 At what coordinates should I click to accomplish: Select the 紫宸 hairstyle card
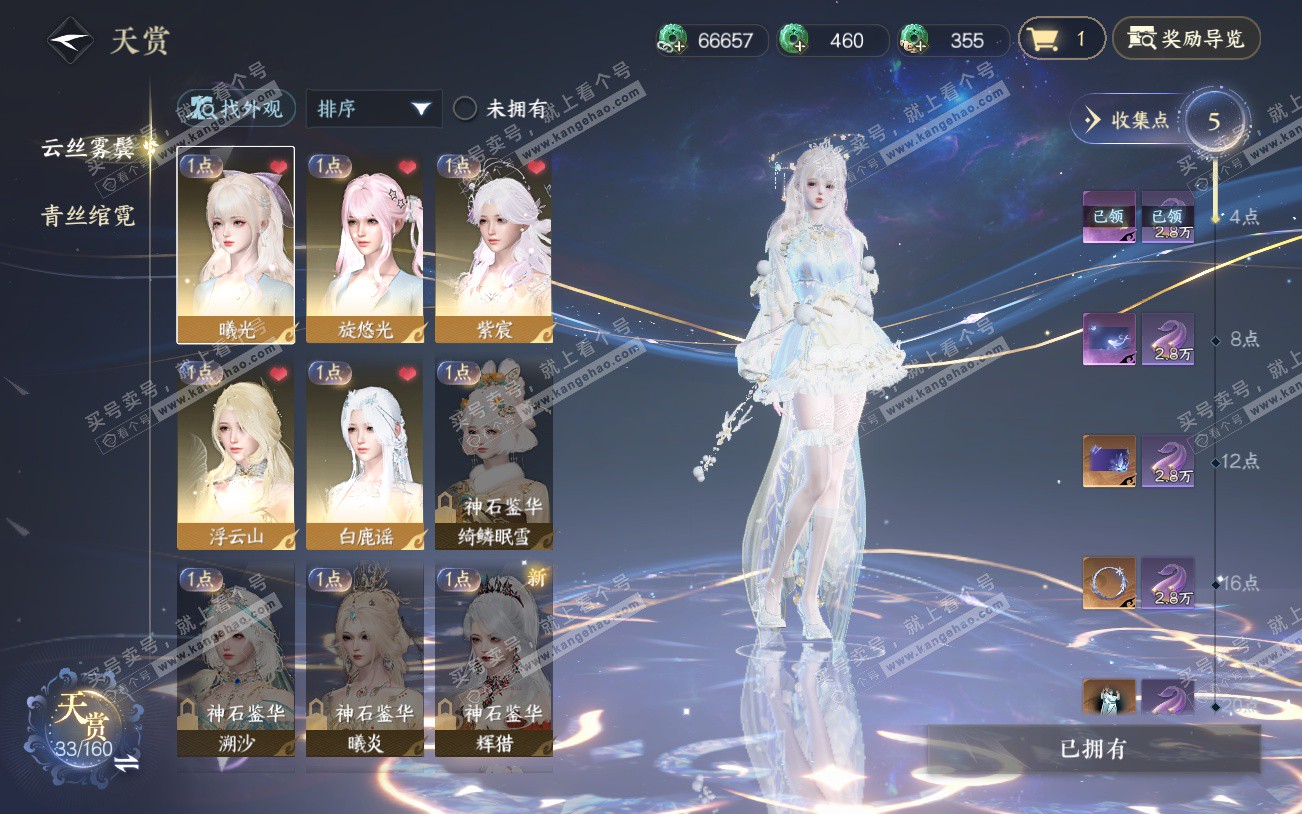pos(494,245)
